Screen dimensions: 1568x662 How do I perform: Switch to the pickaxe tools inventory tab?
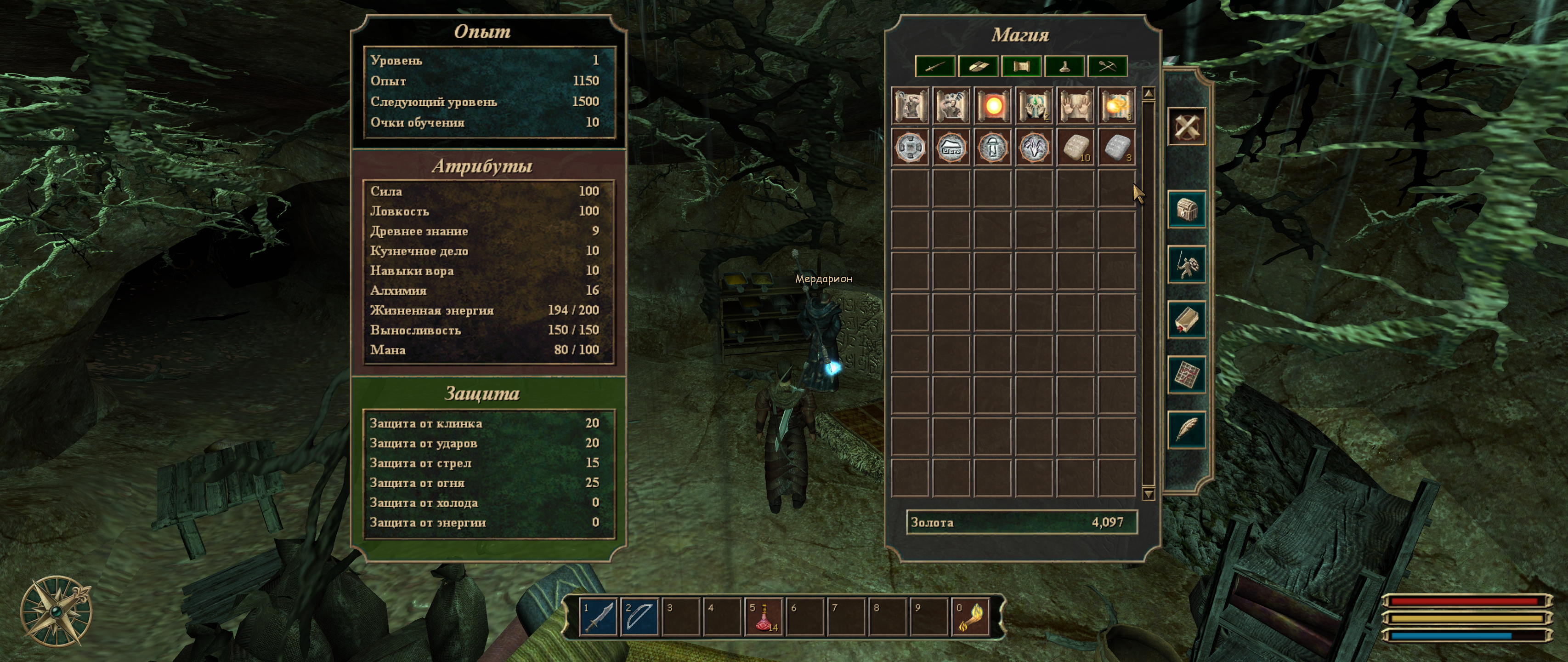1107,66
